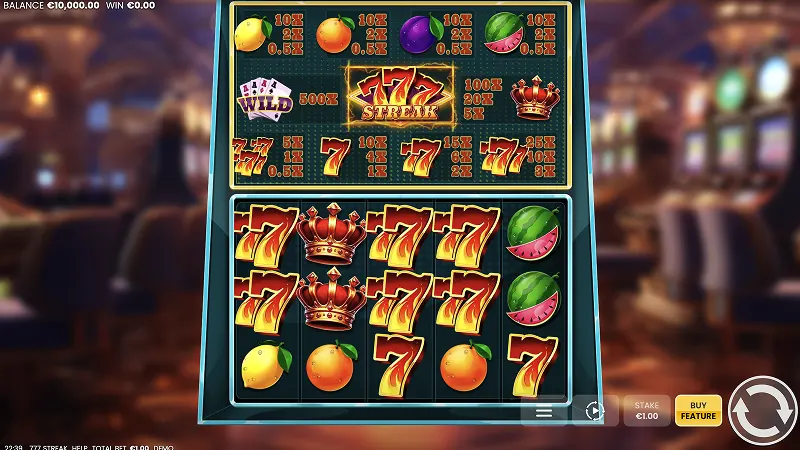Open the hamburger menu
Image resolution: width=800 pixels, height=450 pixels.
[x=544, y=411]
